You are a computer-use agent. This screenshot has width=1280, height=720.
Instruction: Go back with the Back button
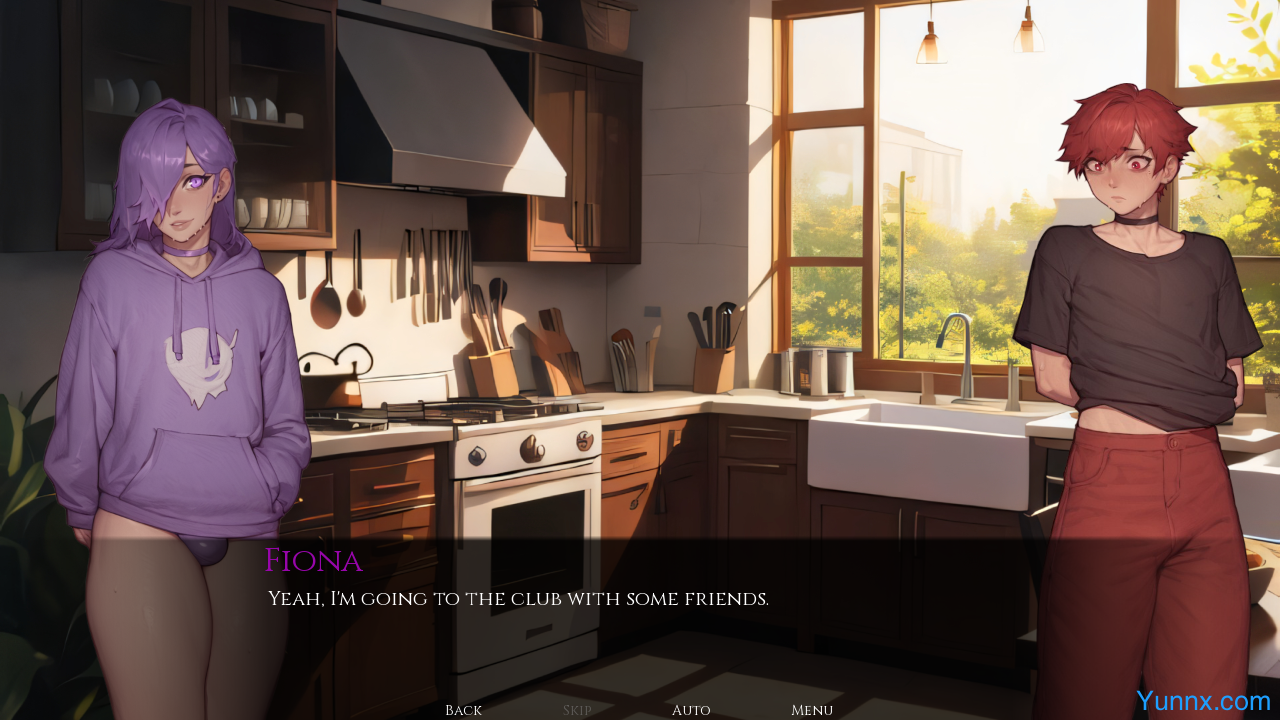[x=463, y=710]
